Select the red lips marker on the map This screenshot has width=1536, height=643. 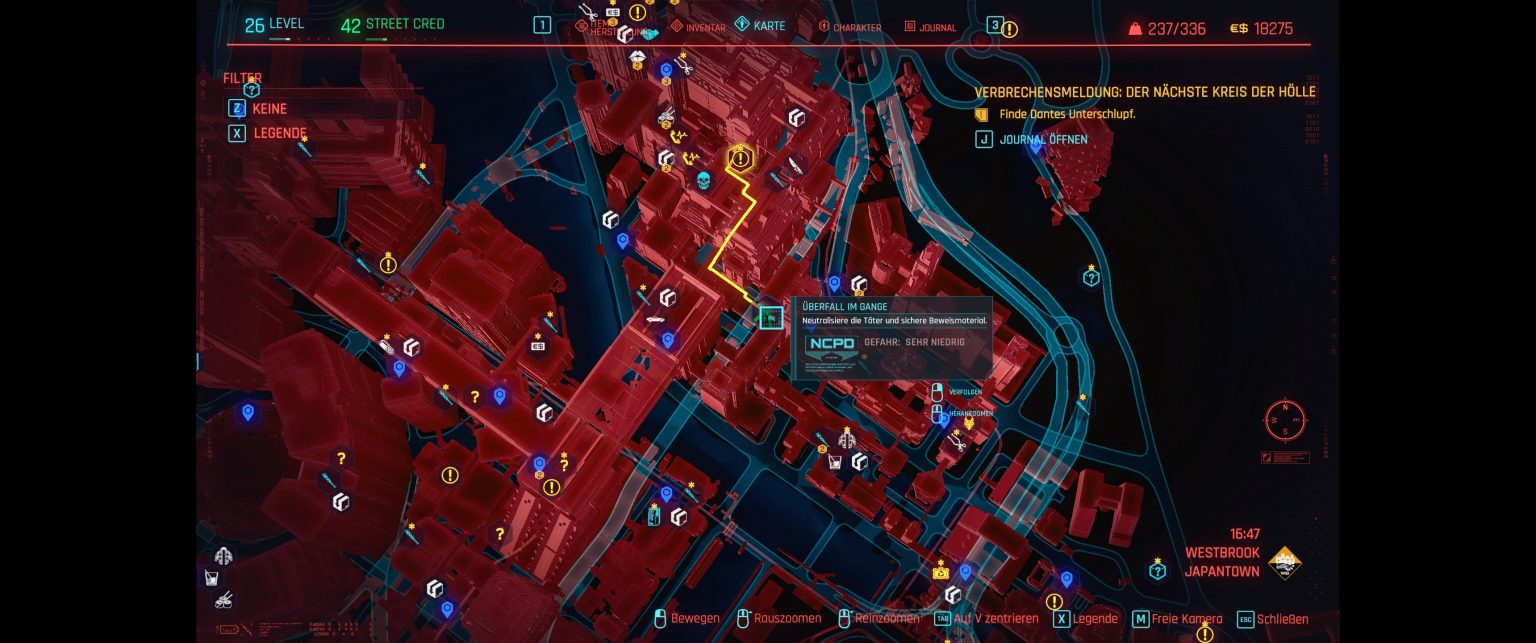637,59
